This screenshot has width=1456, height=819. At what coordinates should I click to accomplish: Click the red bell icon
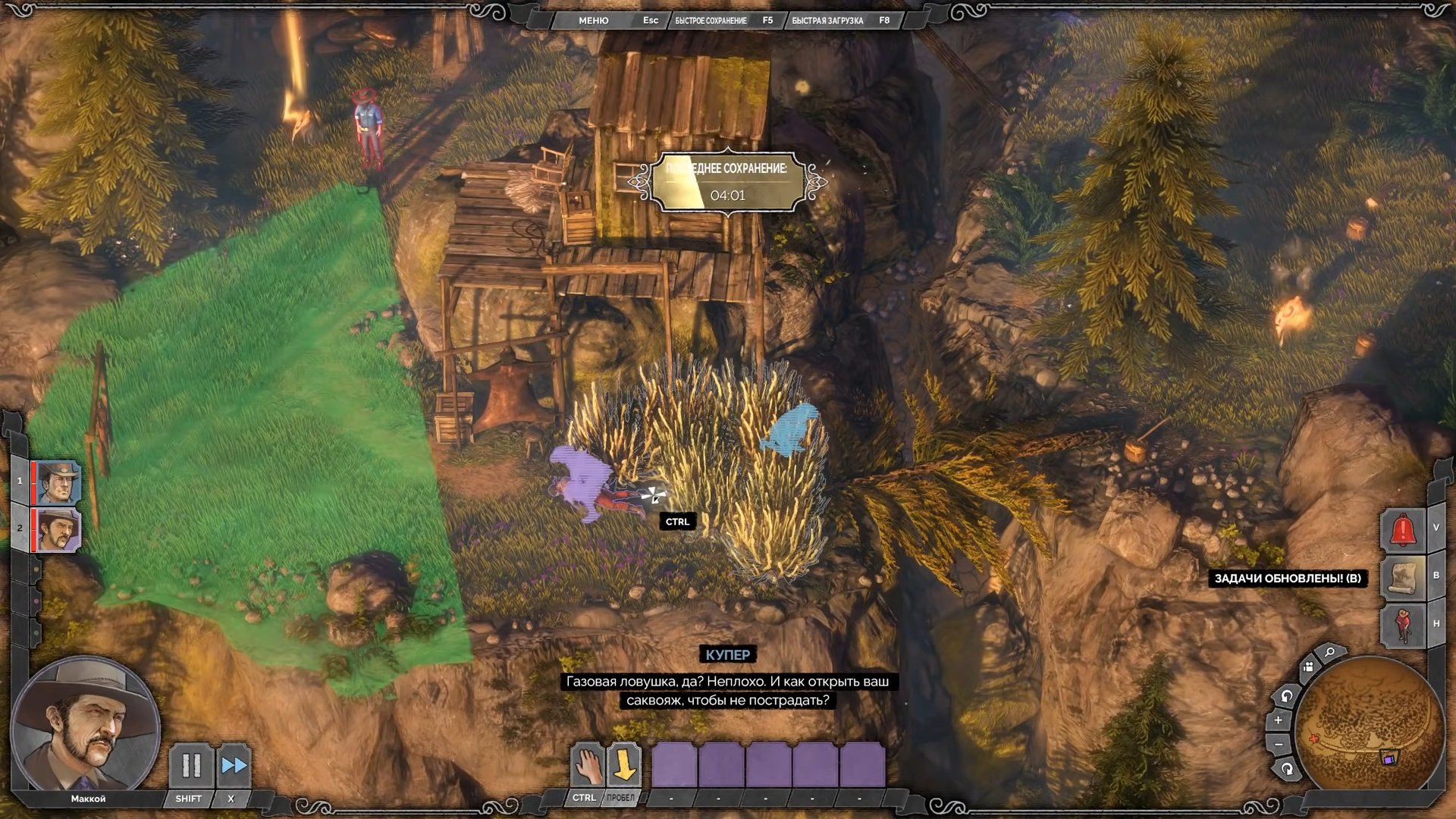tap(1403, 529)
